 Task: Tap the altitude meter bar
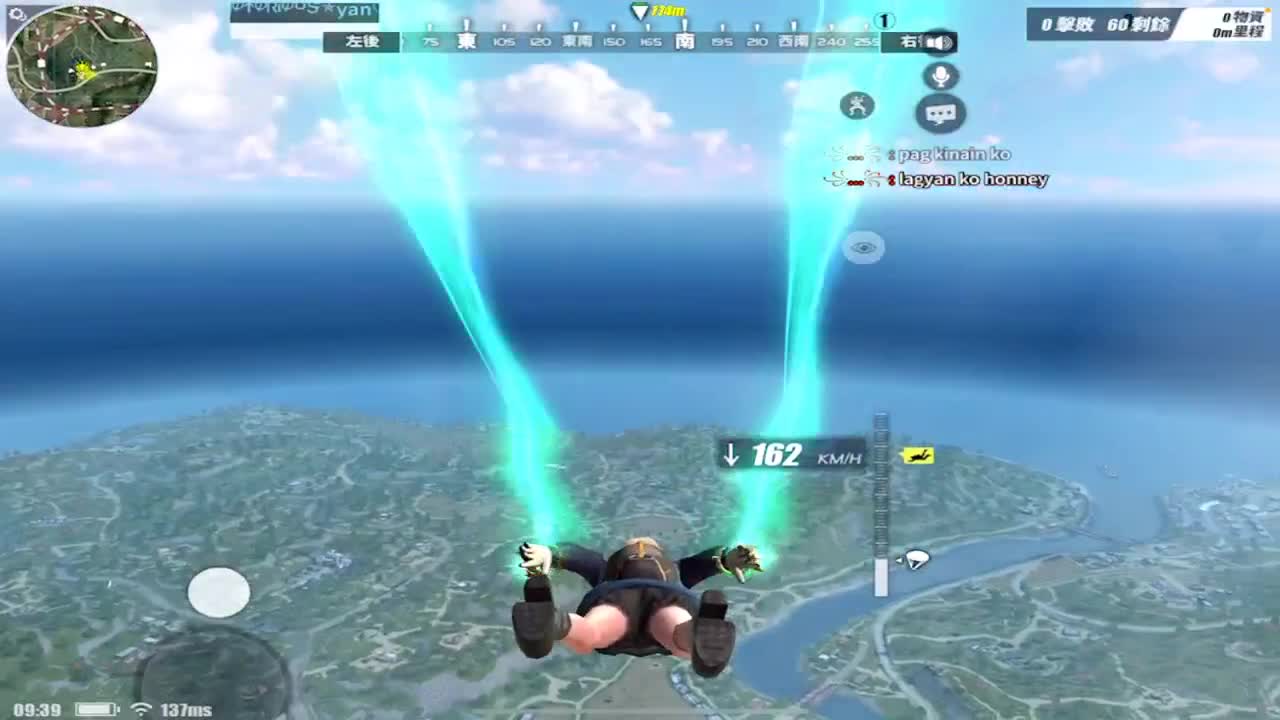(x=879, y=500)
